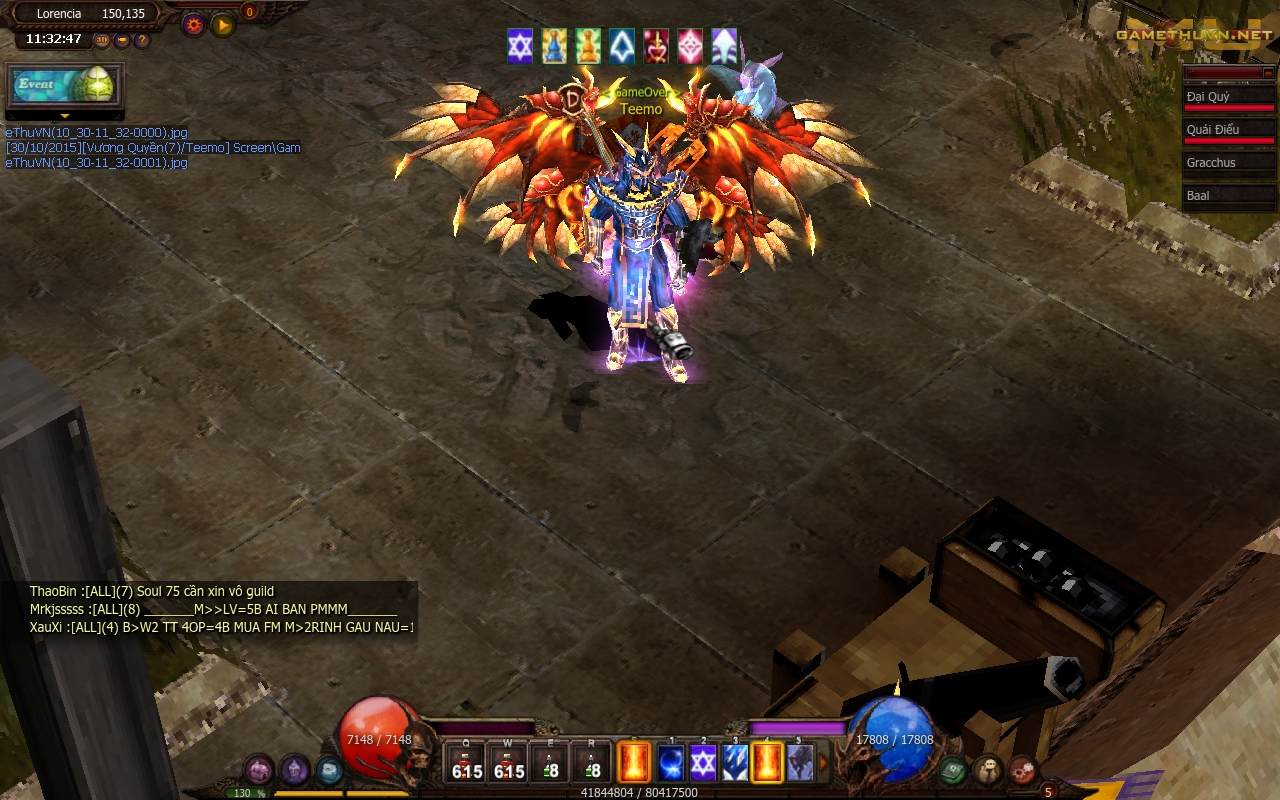Use the W potion slot
This screenshot has height=800, width=1280.
[509, 763]
